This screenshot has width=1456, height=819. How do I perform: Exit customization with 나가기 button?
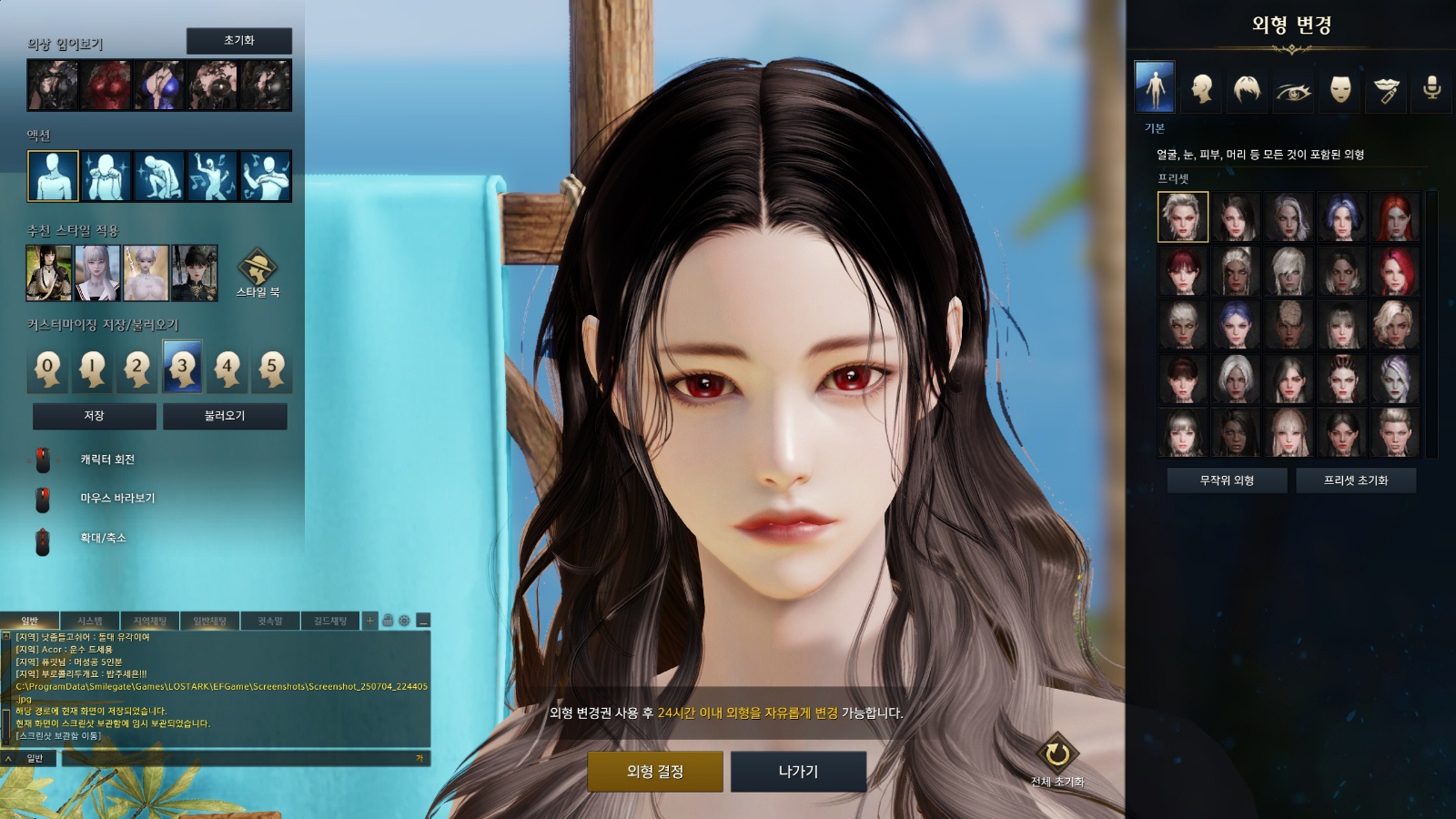coord(798,772)
